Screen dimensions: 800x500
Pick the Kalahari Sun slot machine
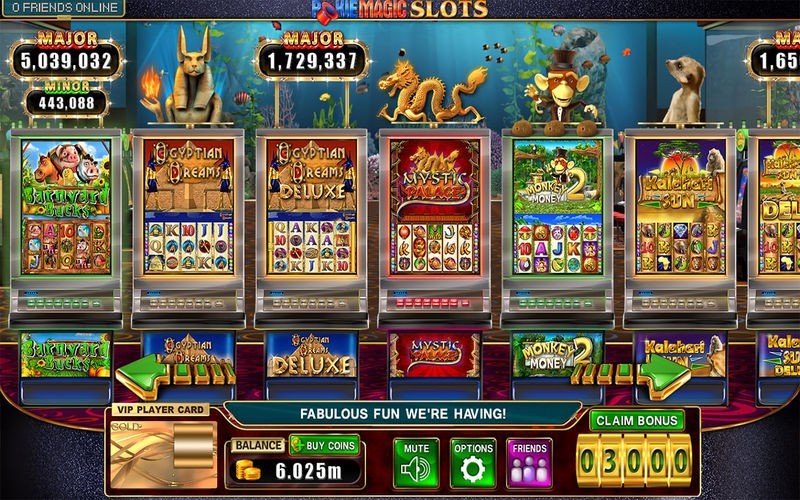coord(680,220)
